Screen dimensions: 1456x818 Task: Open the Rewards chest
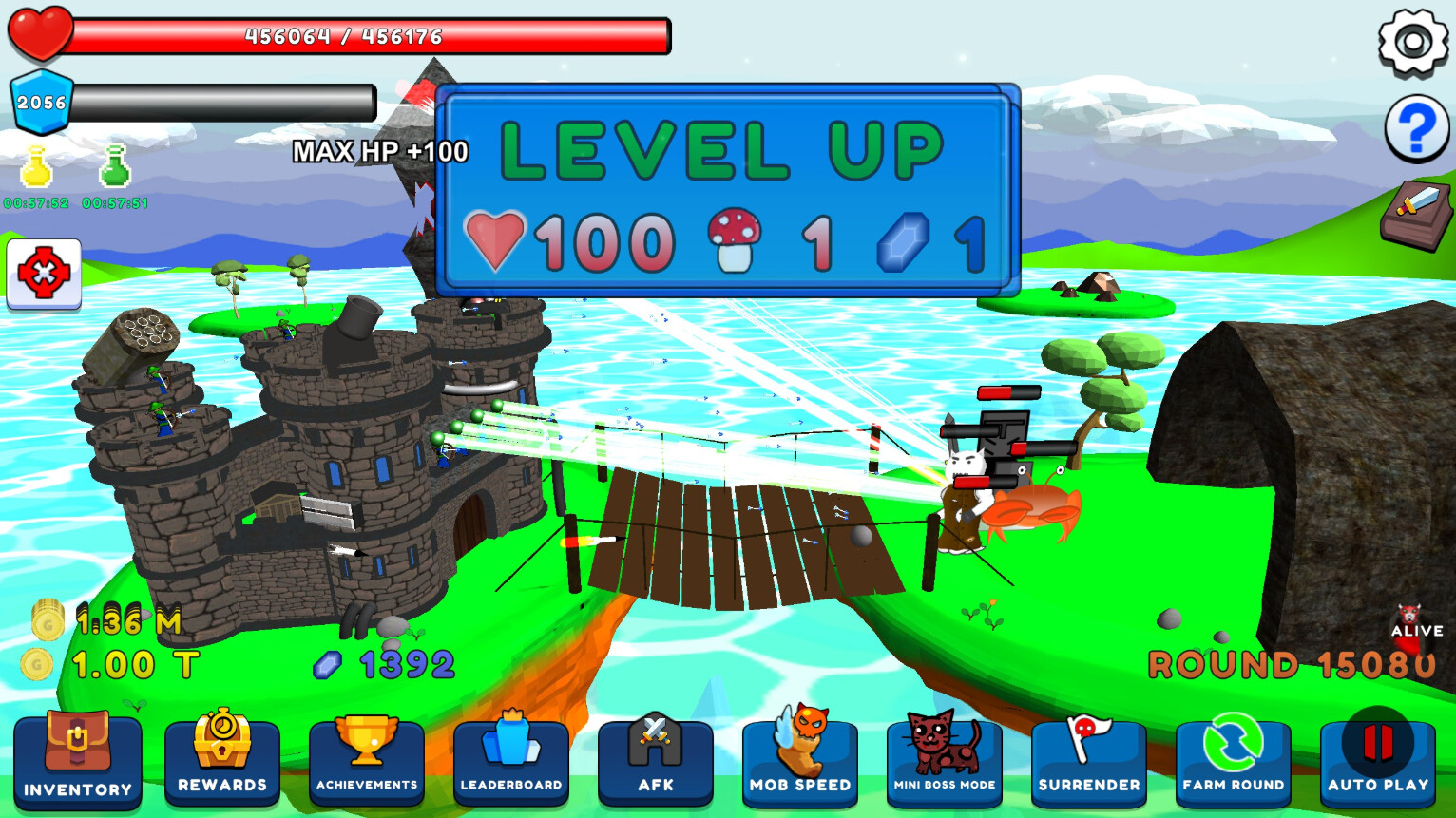pos(222,760)
